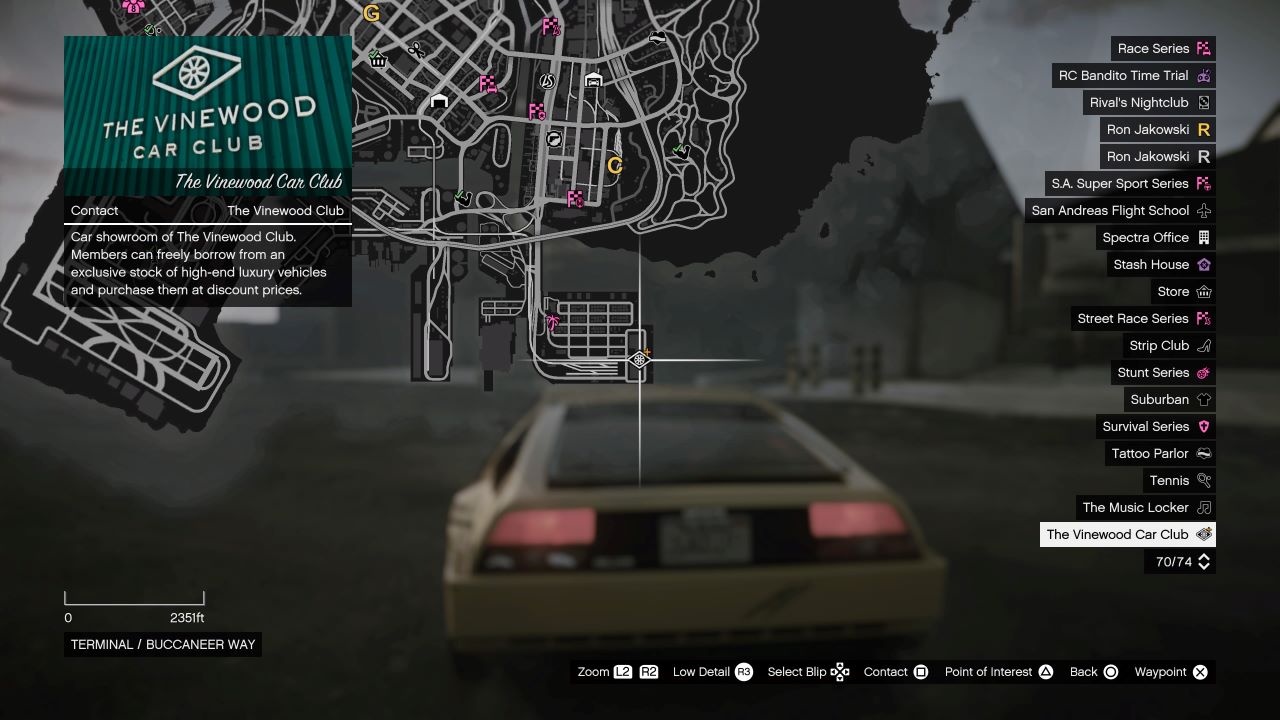Click the Stunt Series legend icon
This screenshot has height=720, width=1280.
(1203, 372)
